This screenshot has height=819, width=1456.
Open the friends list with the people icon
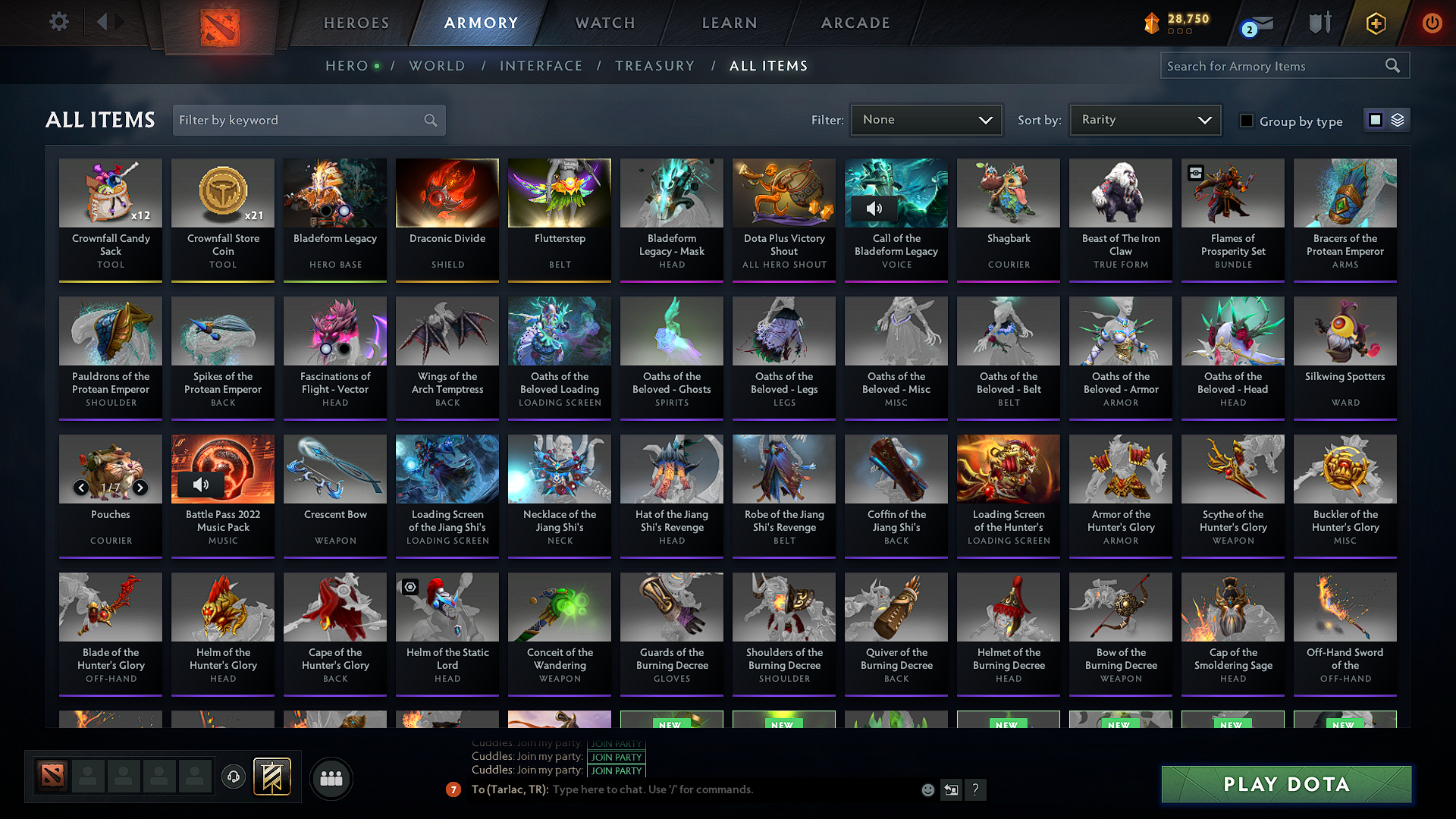[x=331, y=778]
